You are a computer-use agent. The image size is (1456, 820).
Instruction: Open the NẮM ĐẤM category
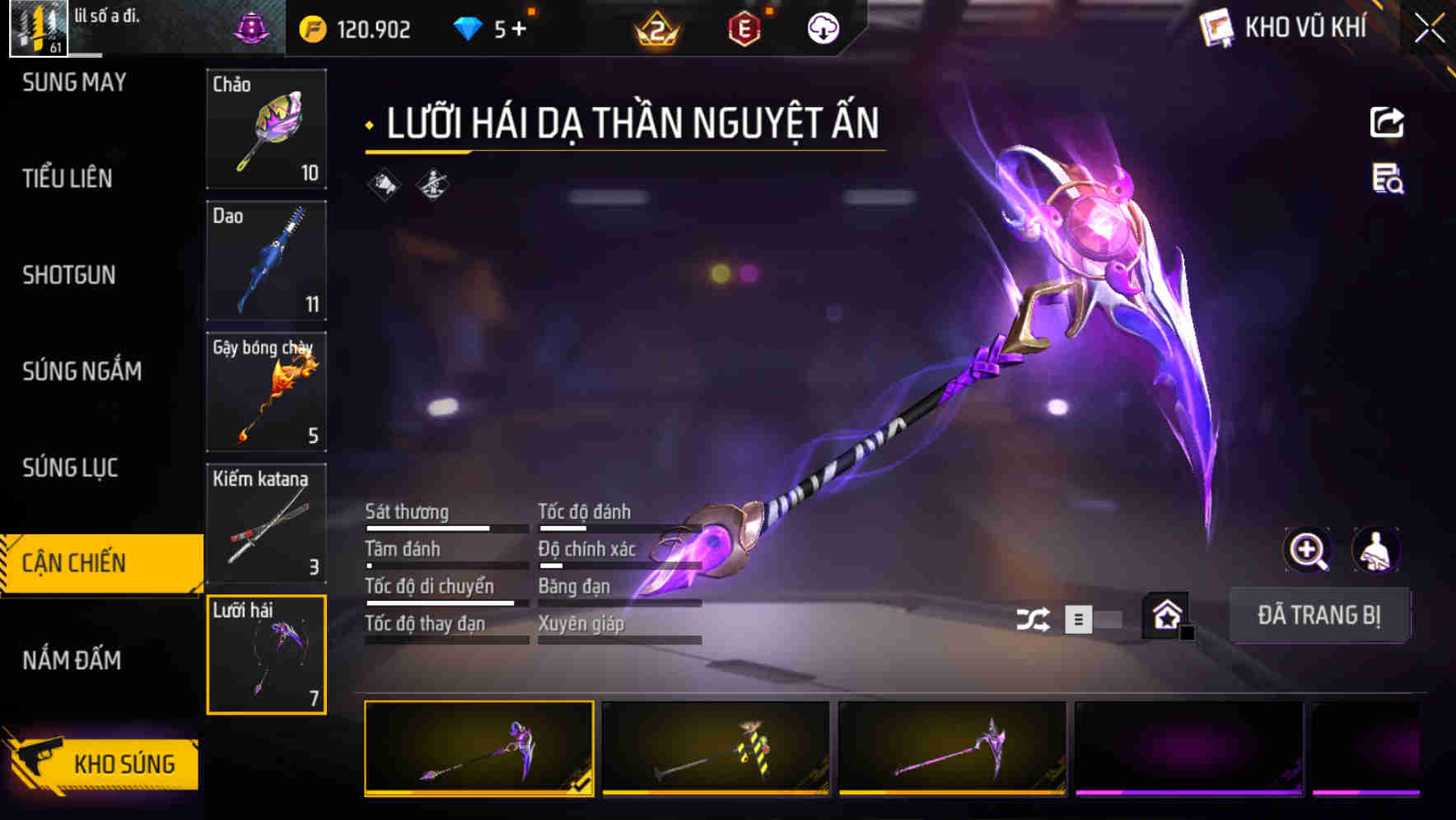point(72,660)
